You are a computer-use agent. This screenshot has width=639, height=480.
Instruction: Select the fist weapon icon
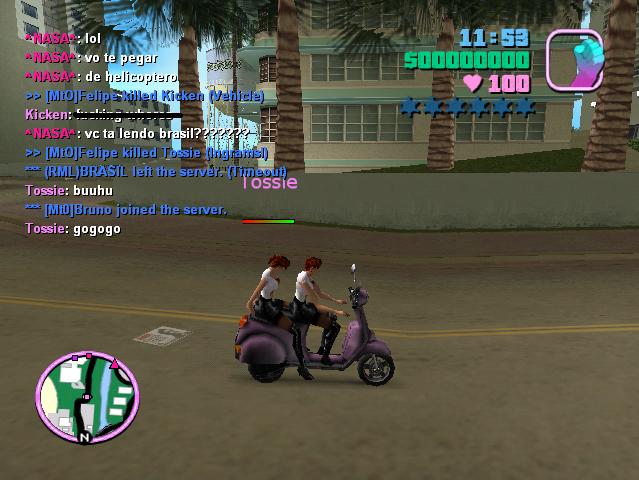point(575,60)
